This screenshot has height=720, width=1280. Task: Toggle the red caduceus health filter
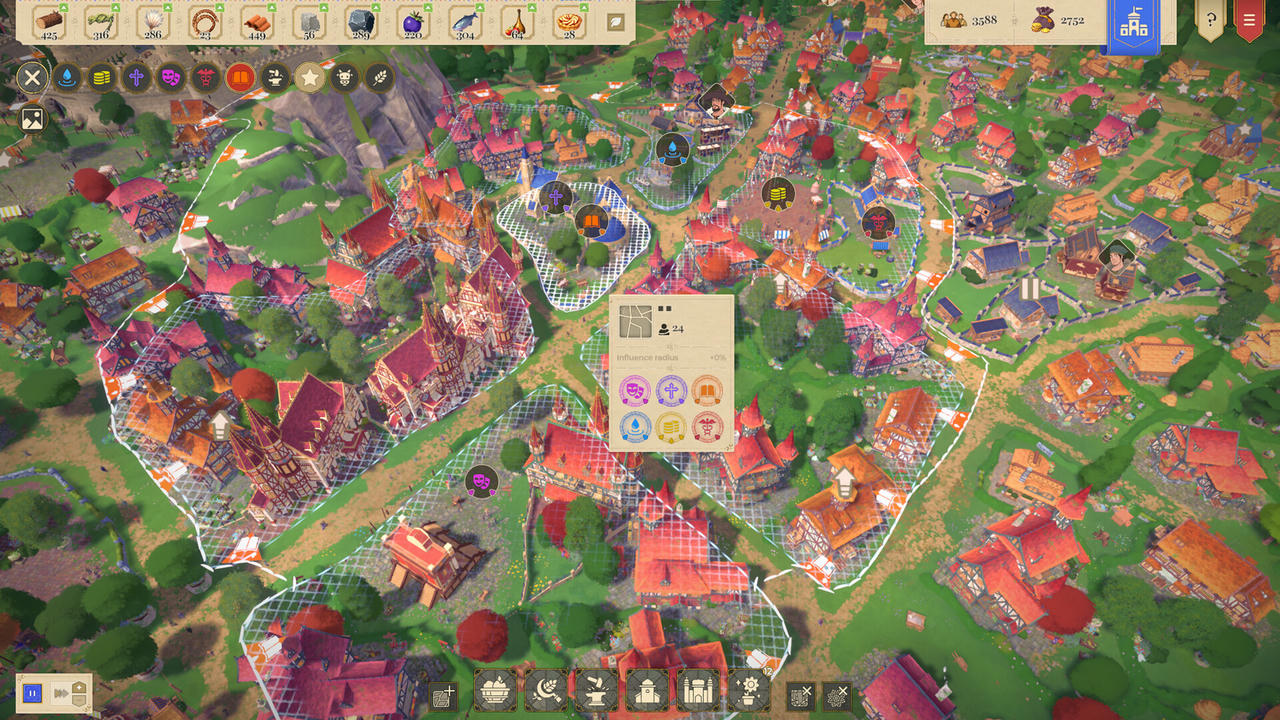(x=206, y=77)
